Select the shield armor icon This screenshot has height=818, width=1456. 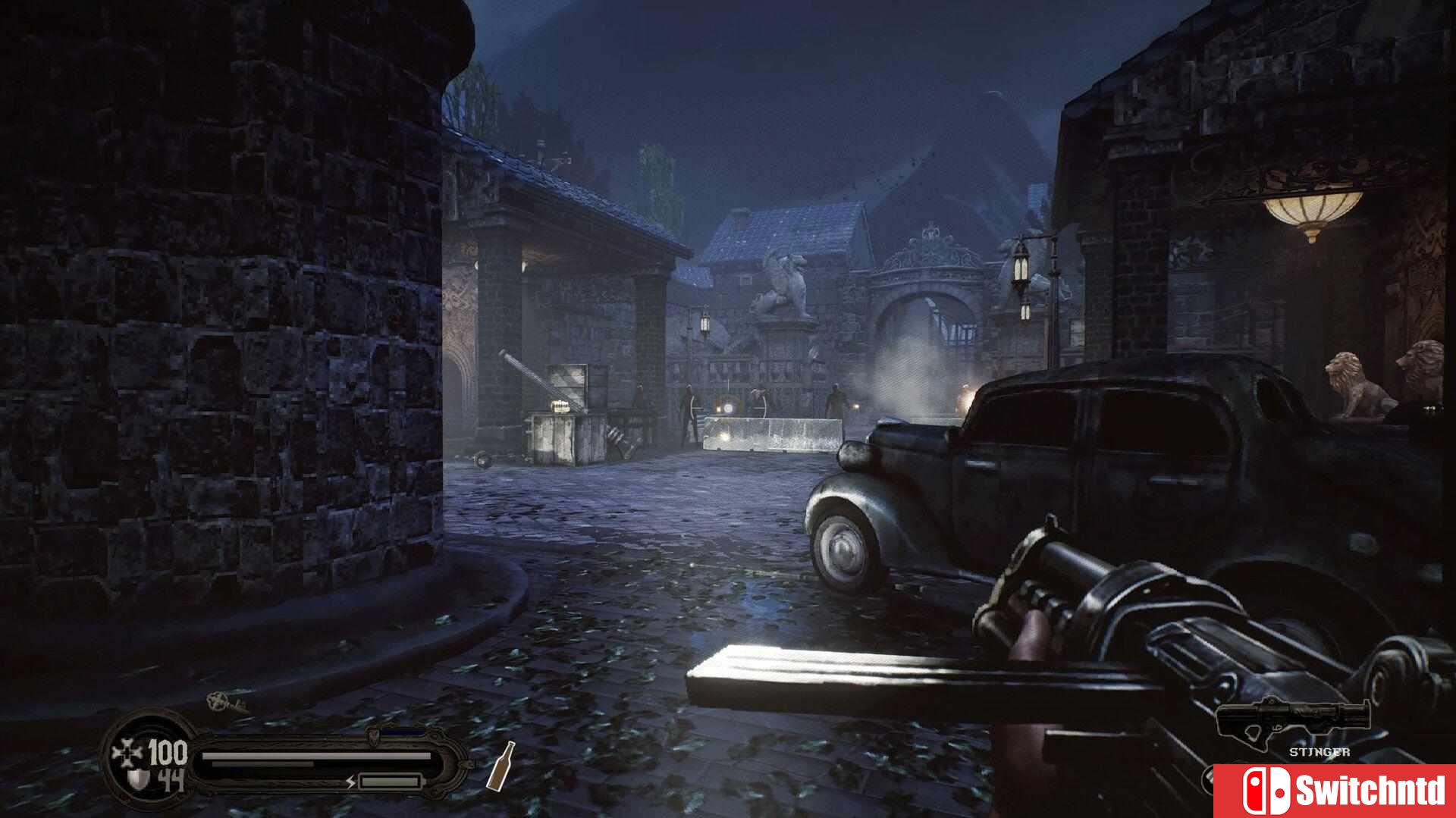(x=136, y=778)
